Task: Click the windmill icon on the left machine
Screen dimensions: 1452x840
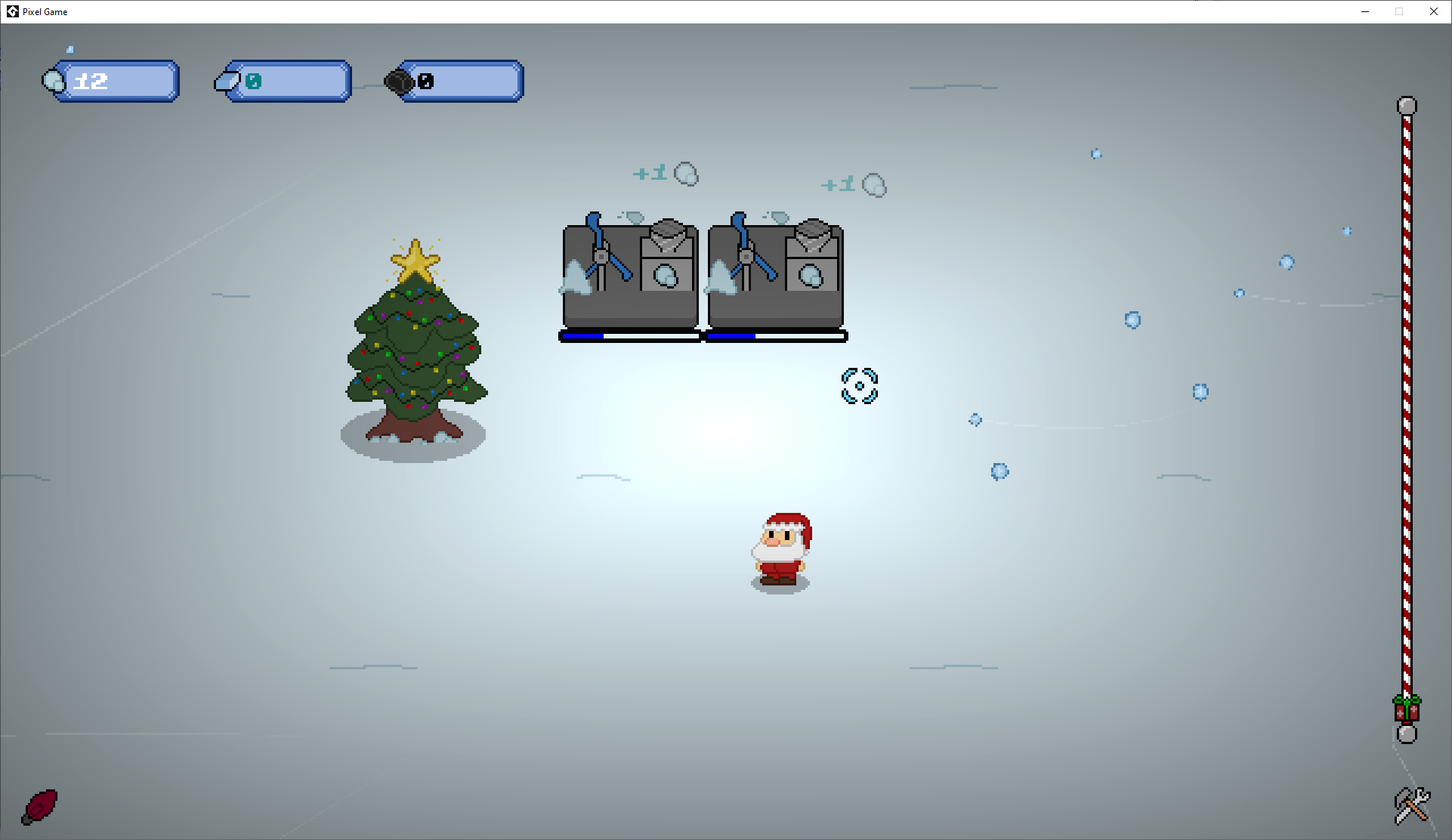Action: tap(601, 255)
